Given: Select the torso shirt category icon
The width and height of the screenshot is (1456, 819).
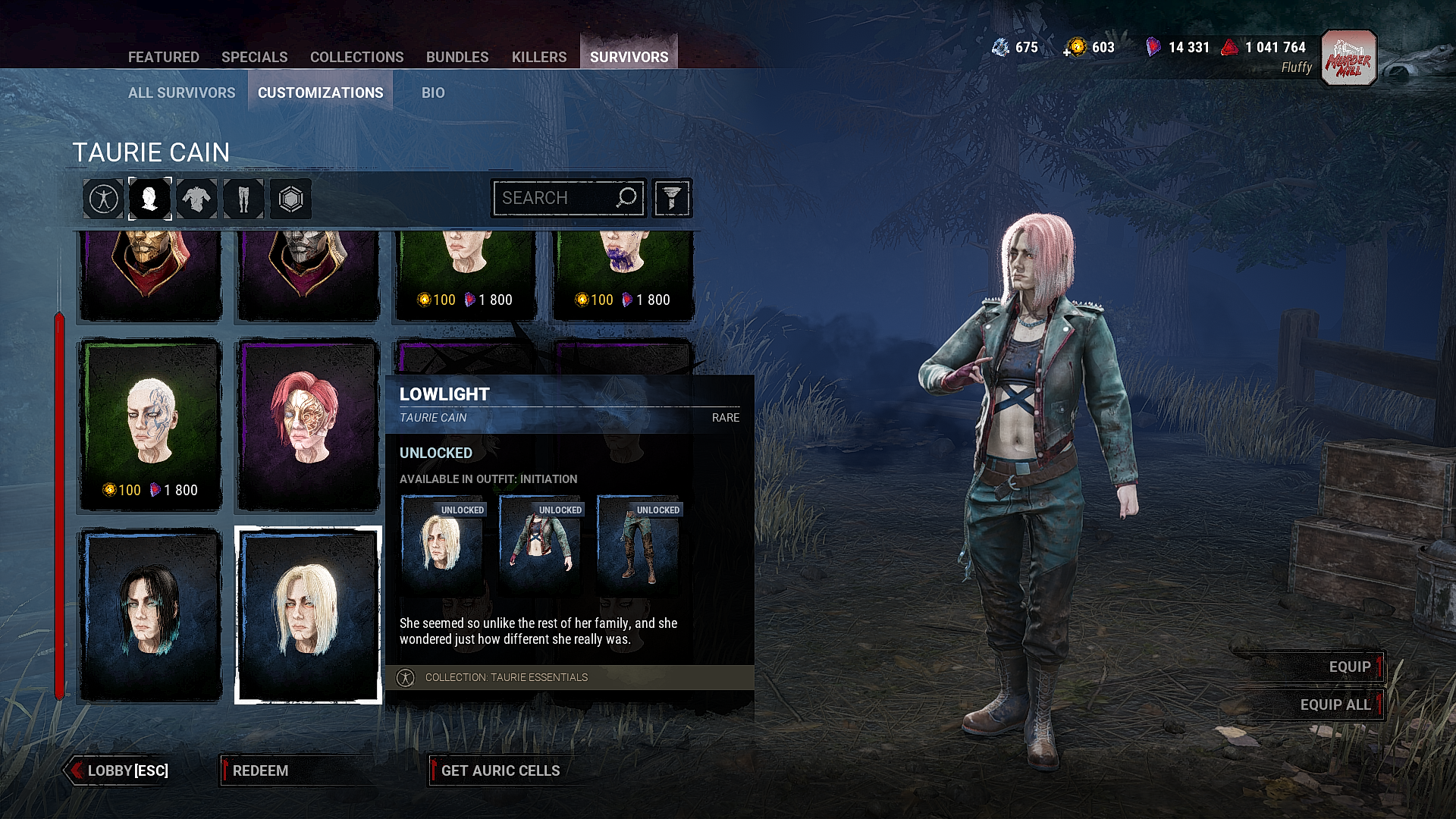Looking at the screenshot, I should click(196, 199).
